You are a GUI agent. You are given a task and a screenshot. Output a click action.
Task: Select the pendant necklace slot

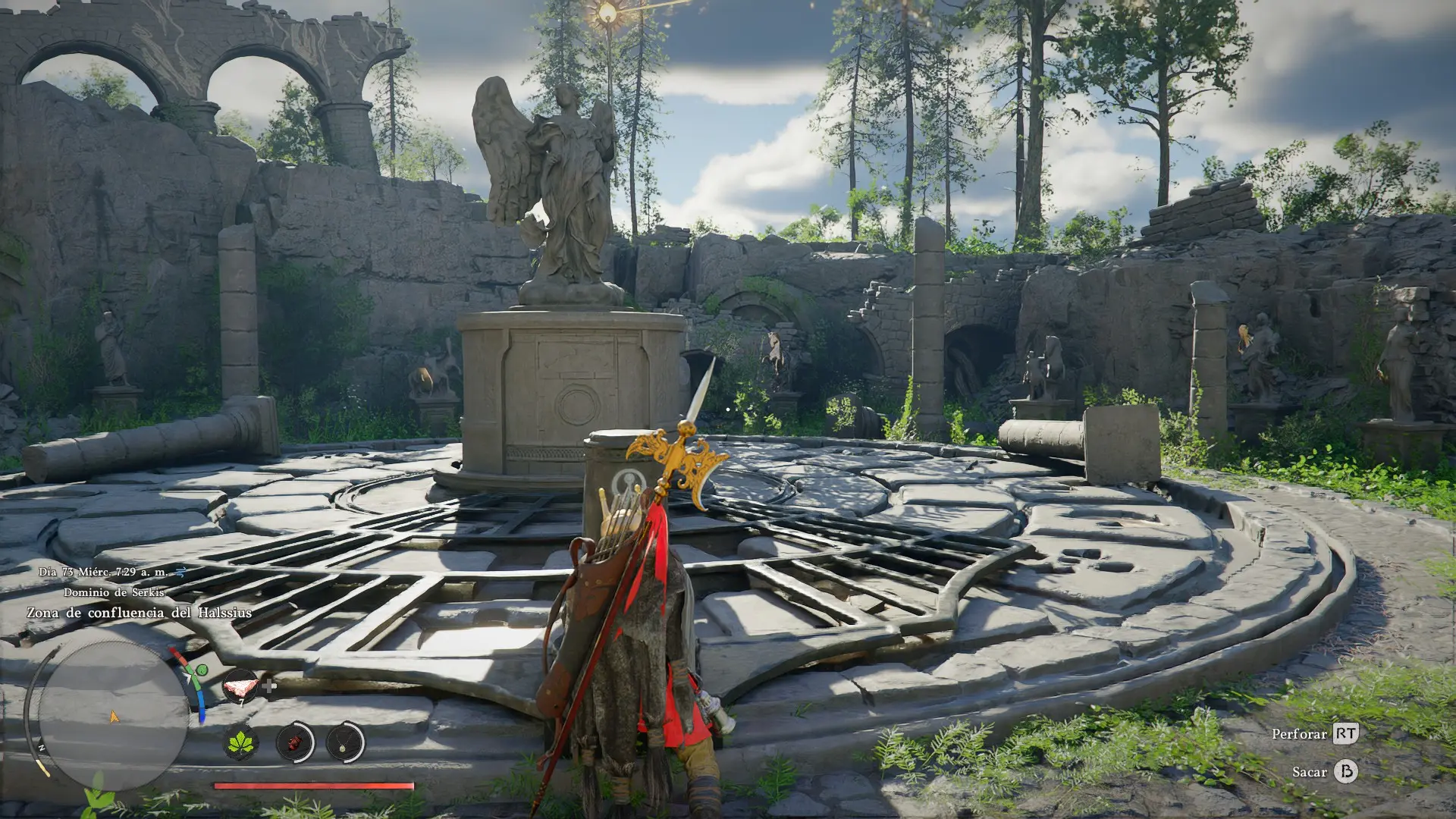pyautogui.click(x=344, y=742)
